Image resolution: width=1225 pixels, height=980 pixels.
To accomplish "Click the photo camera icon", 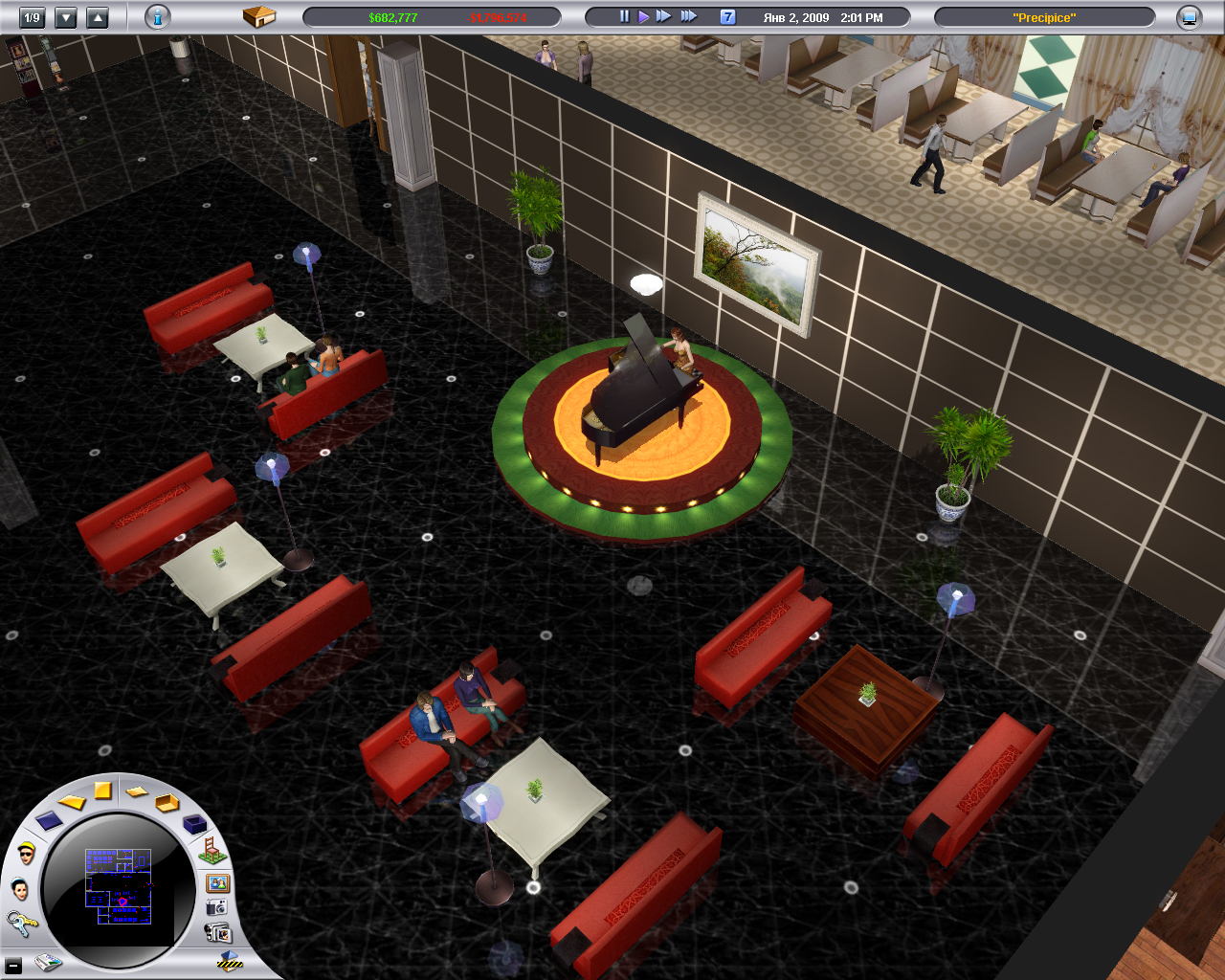I will tap(217, 907).
